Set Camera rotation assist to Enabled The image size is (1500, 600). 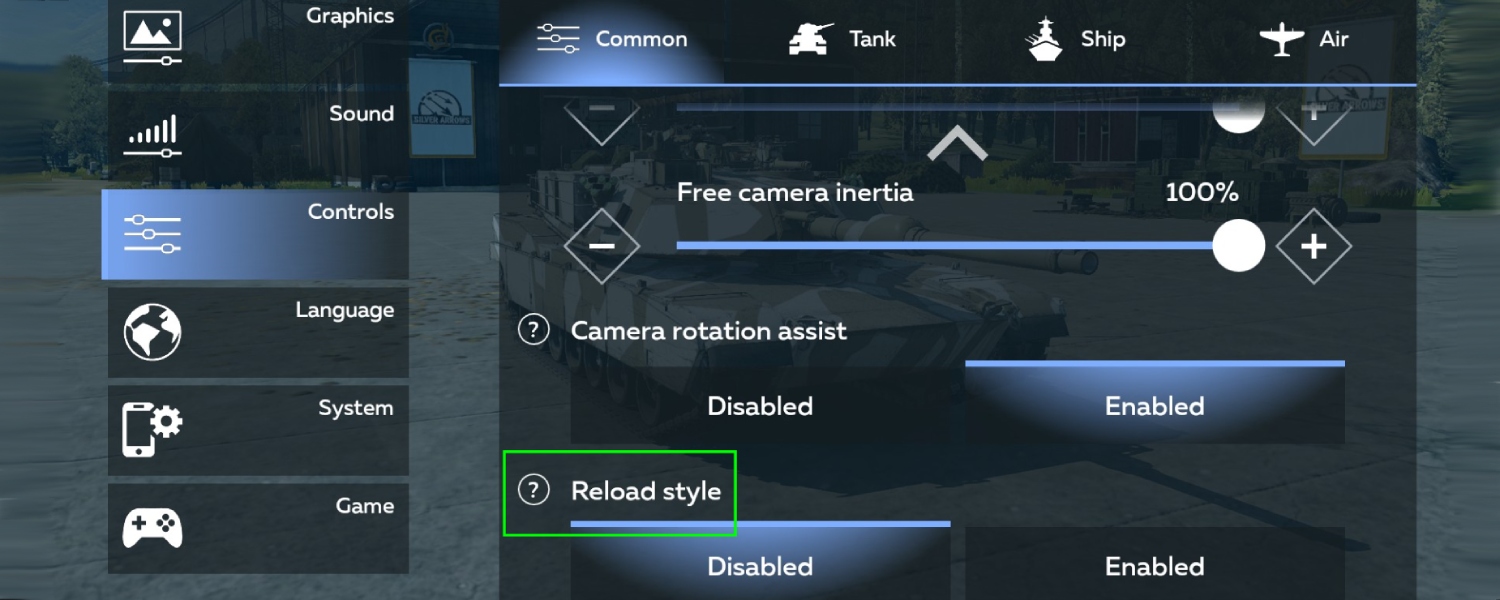click(x=1154, y=406)
